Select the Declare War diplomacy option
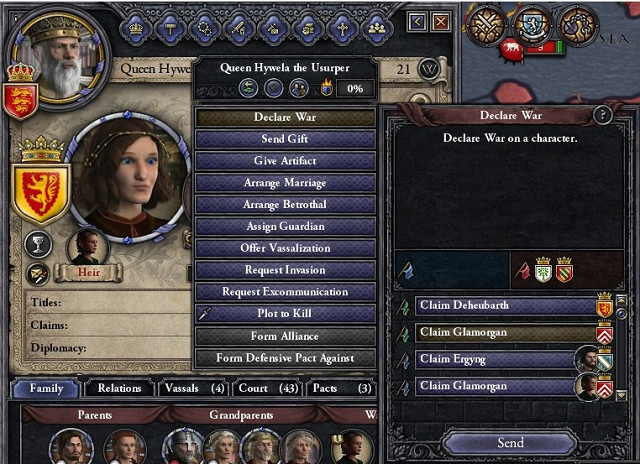The image size is (640, 464). point(285,117)
